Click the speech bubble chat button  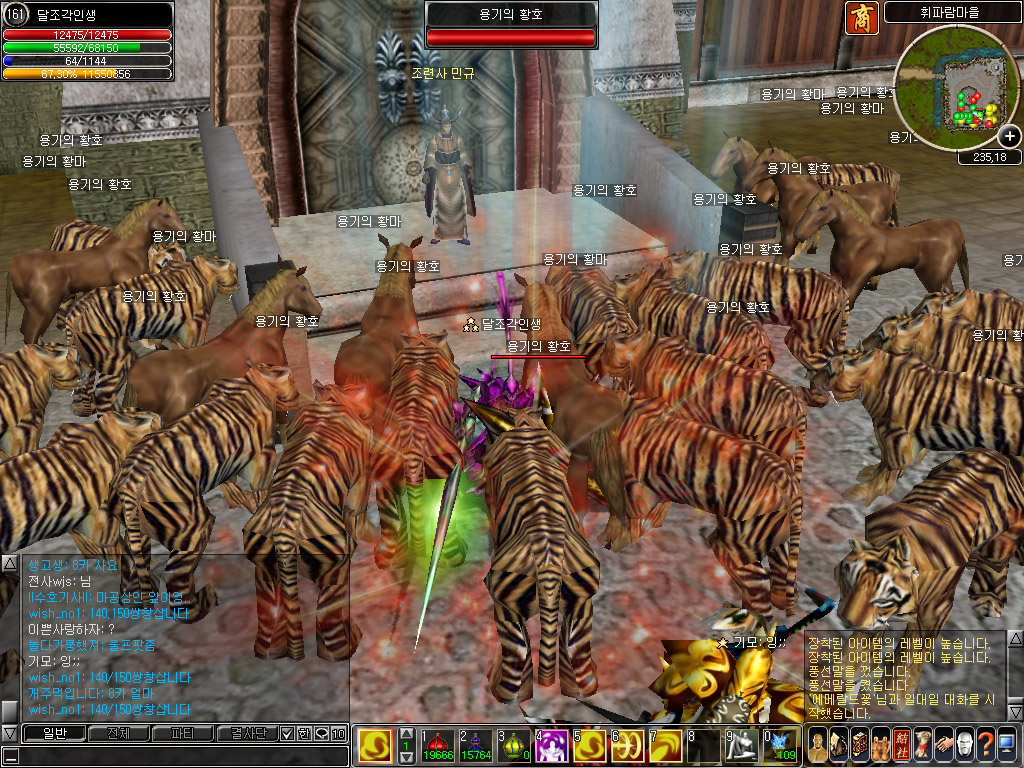tap(321, 733)
